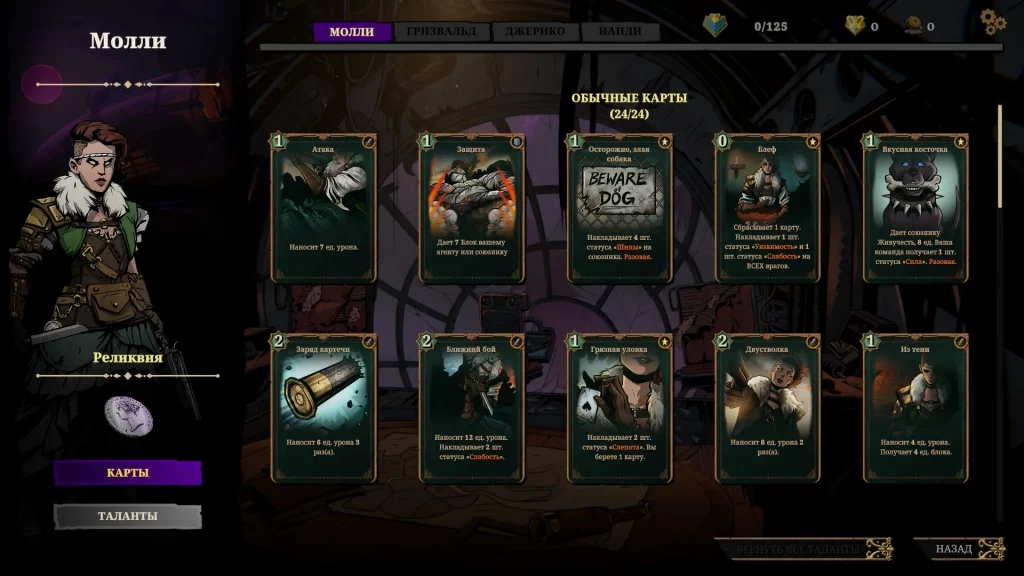1024x576 pixels.
Task: Select the Вкусная косточка card
Action: click(x=916, y=208)
